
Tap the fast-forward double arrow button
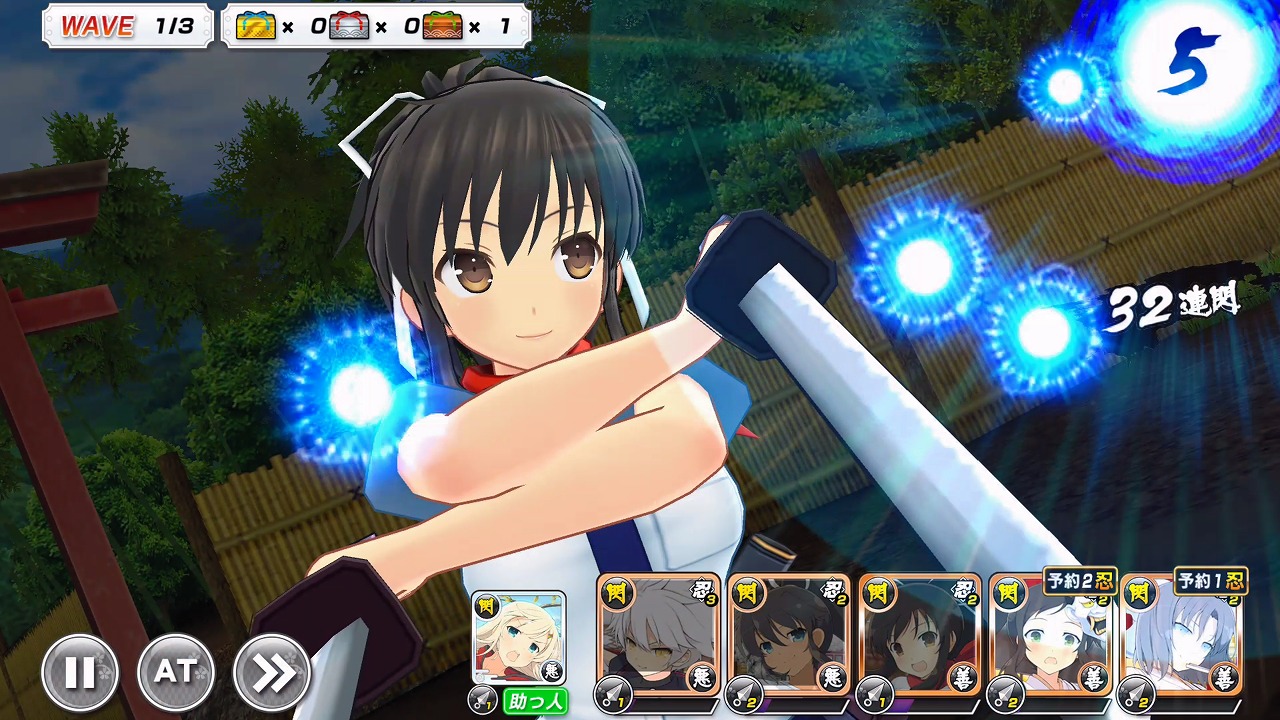click(271, 673)
